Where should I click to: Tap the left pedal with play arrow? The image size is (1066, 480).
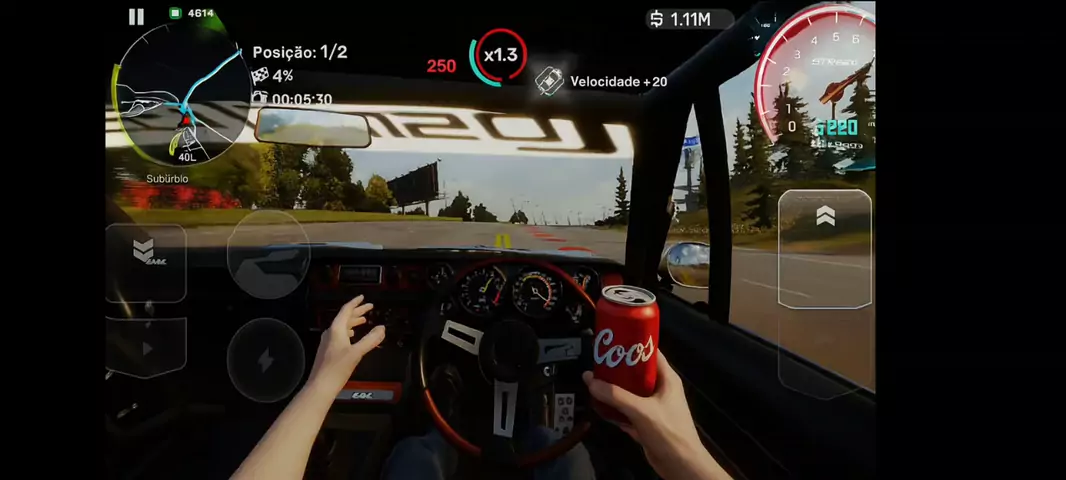tap(146, 349)
